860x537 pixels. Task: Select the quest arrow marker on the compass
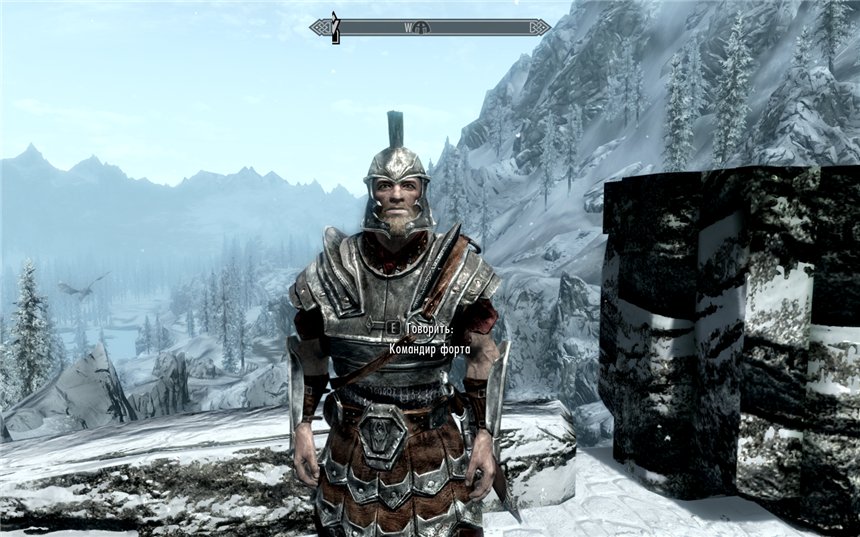[x=336, y=27]
